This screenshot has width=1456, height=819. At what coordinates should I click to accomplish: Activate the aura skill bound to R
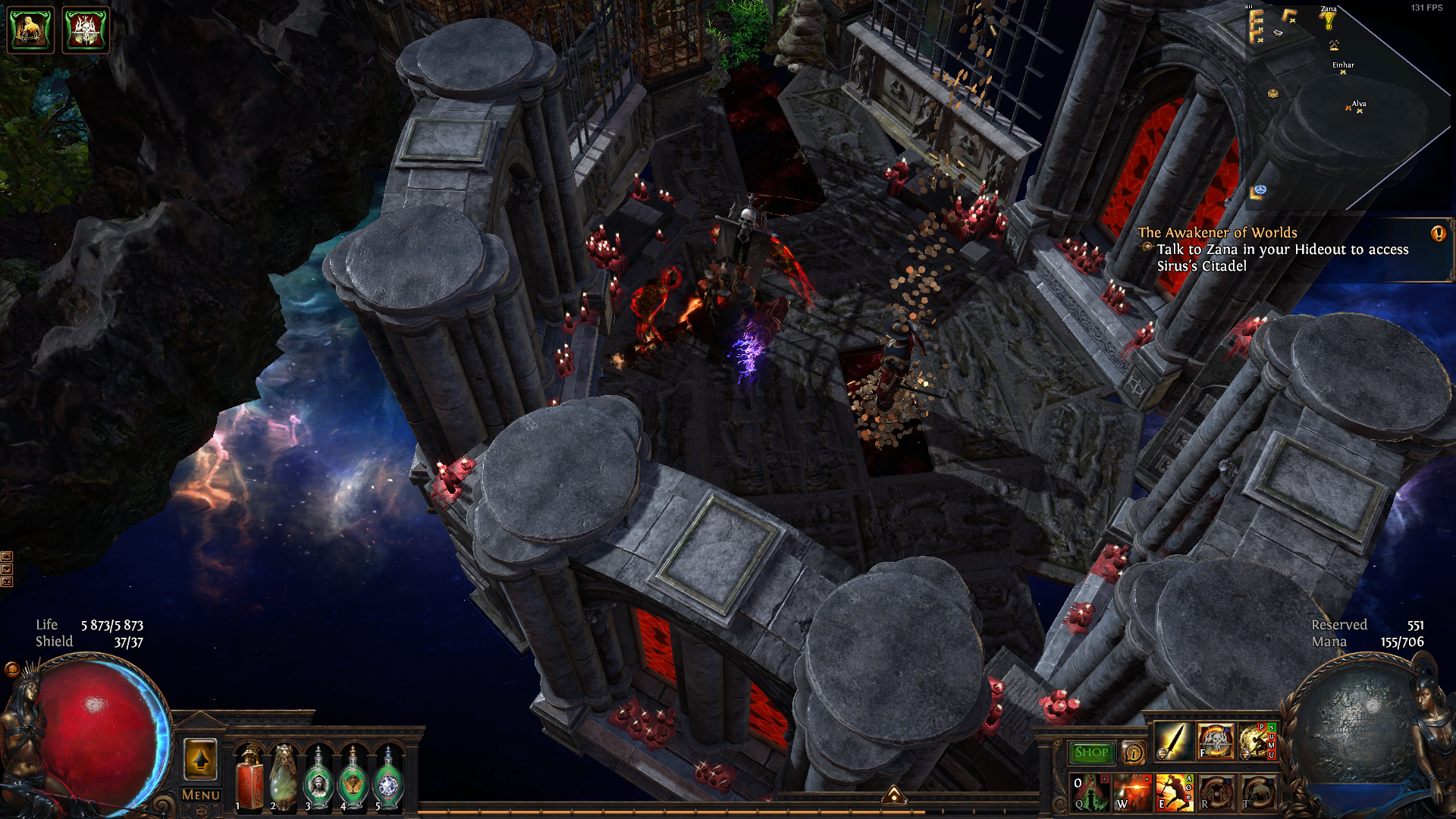[x=1216, y=792]
